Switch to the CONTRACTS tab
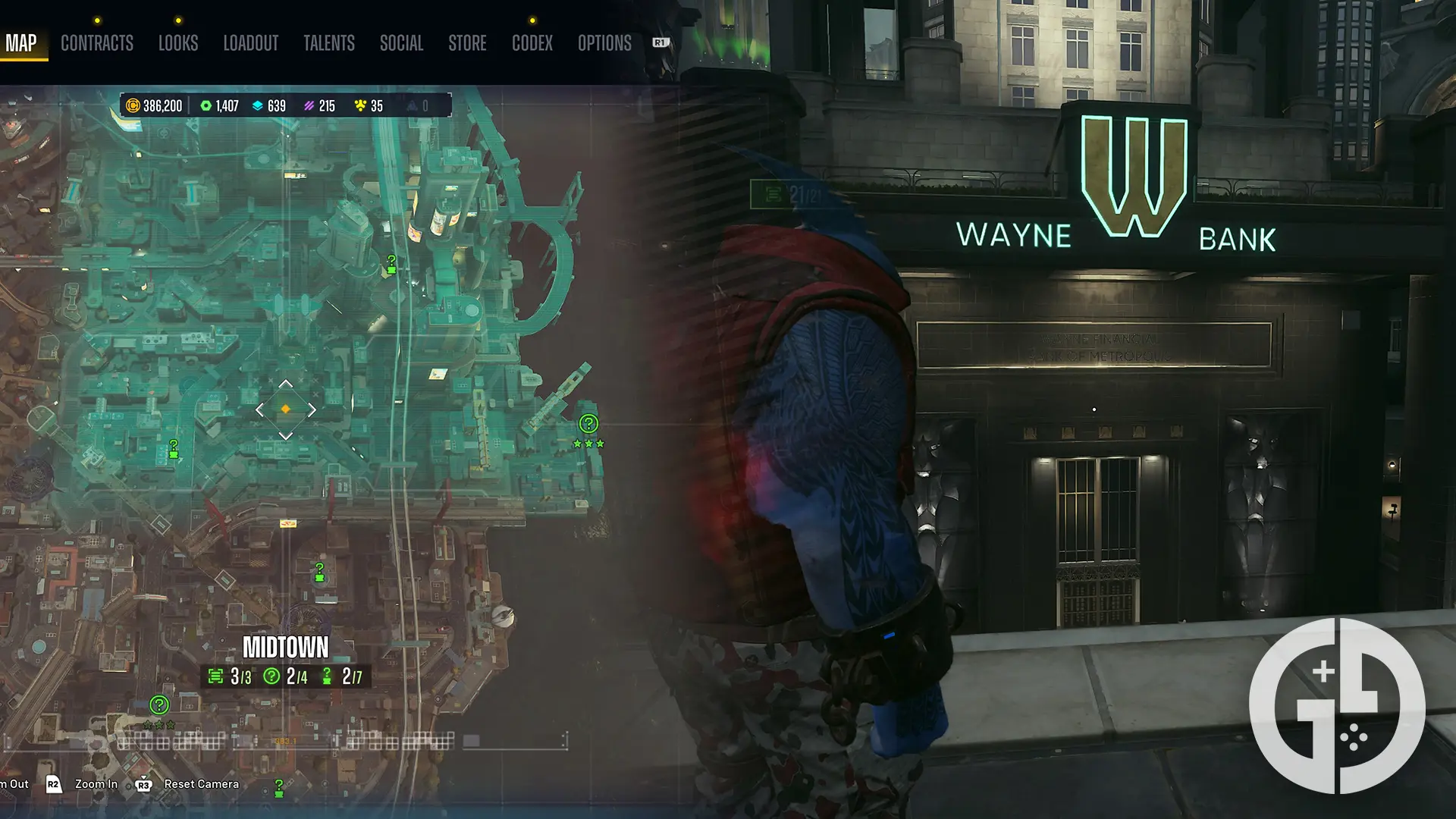Viewport: 1456px width, 819px height. pyautogui.click(x=96, y=43)
